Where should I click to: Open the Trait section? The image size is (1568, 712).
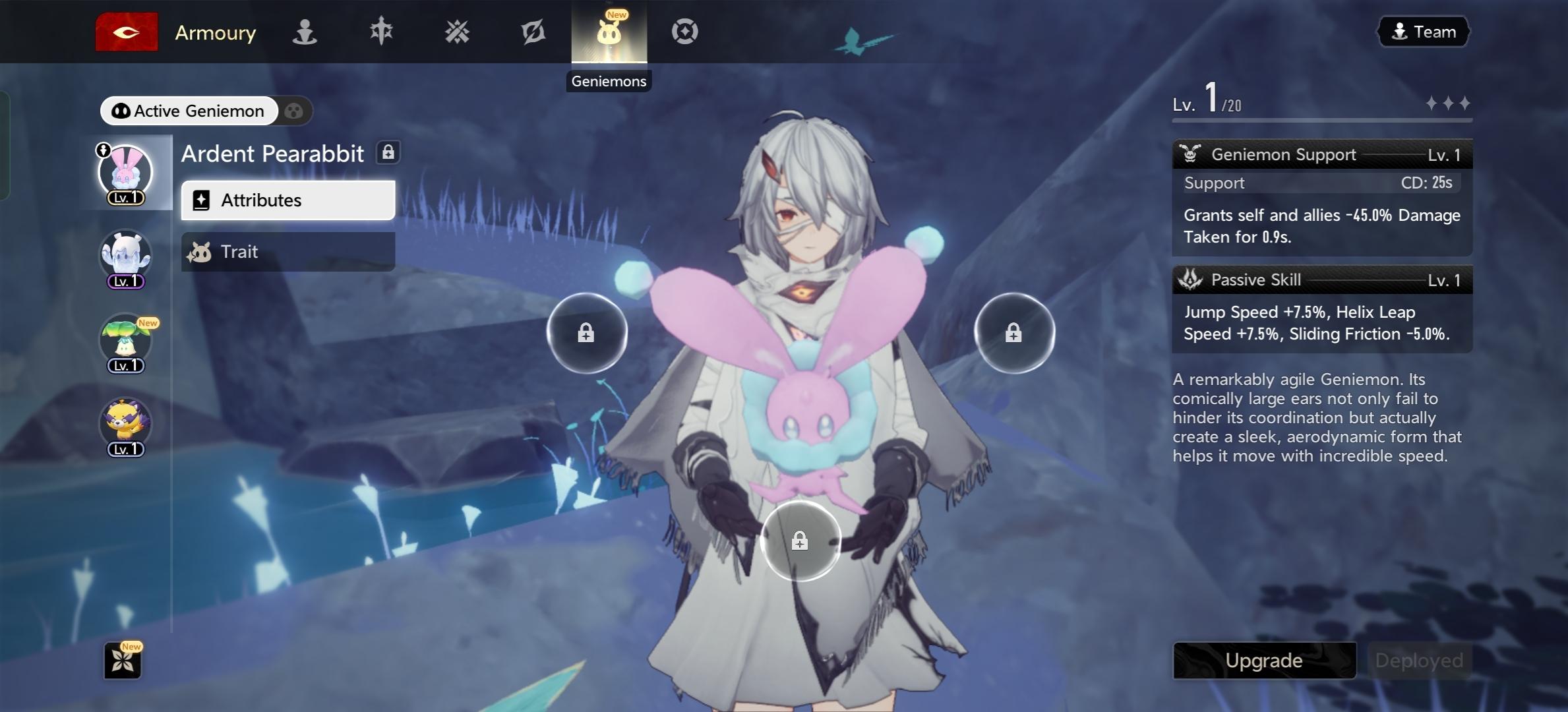coord(288,252)
